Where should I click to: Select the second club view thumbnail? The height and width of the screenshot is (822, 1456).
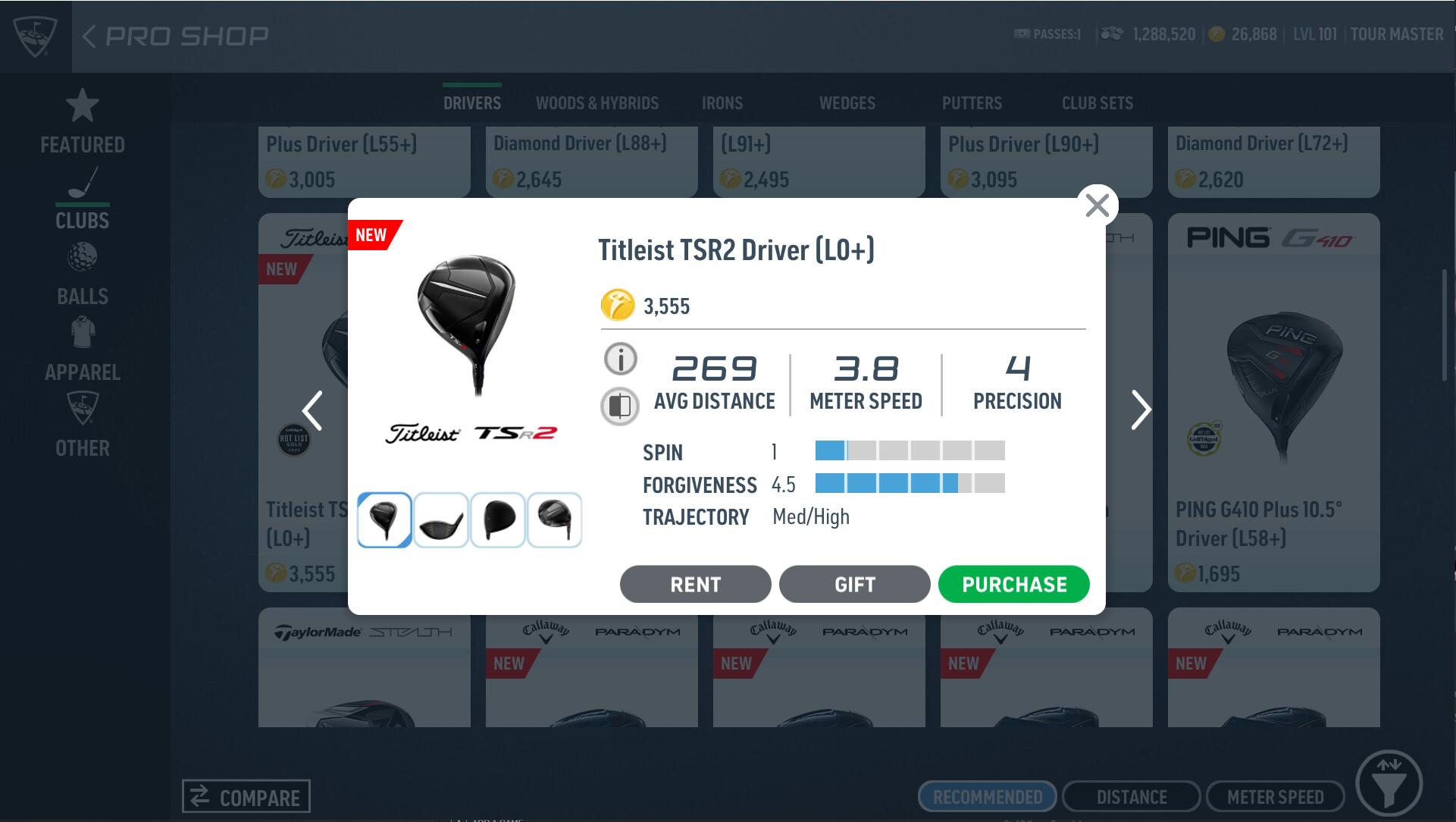click(440, 519)
